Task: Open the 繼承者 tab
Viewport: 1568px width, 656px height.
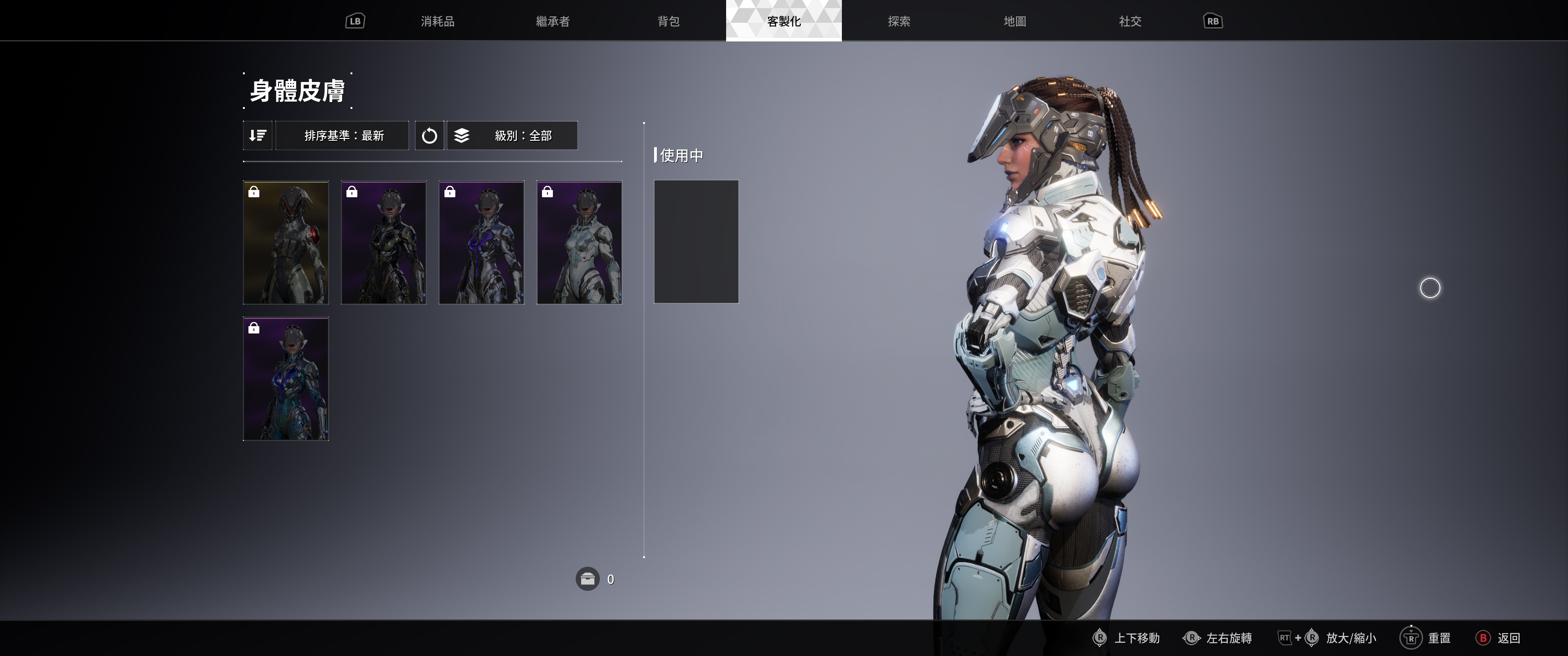Action: tap(553, 21)
